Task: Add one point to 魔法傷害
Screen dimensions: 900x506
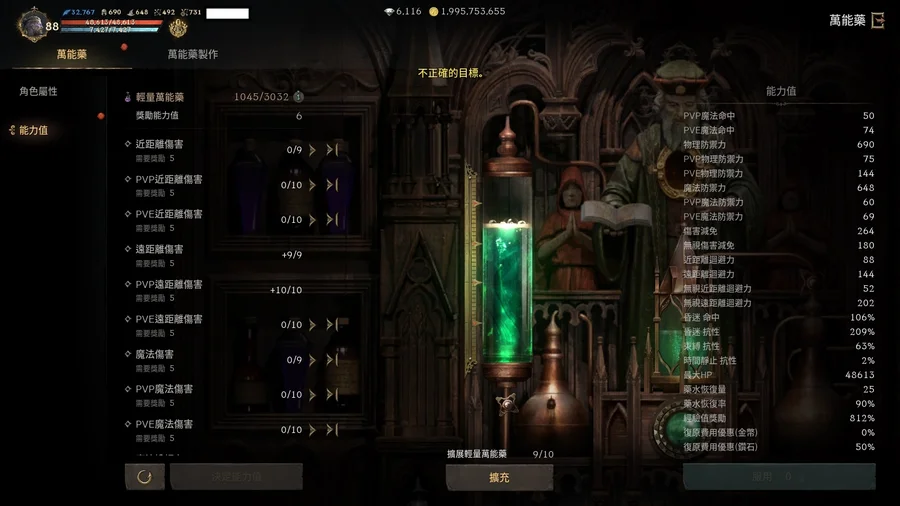Action: click(313, 360)
